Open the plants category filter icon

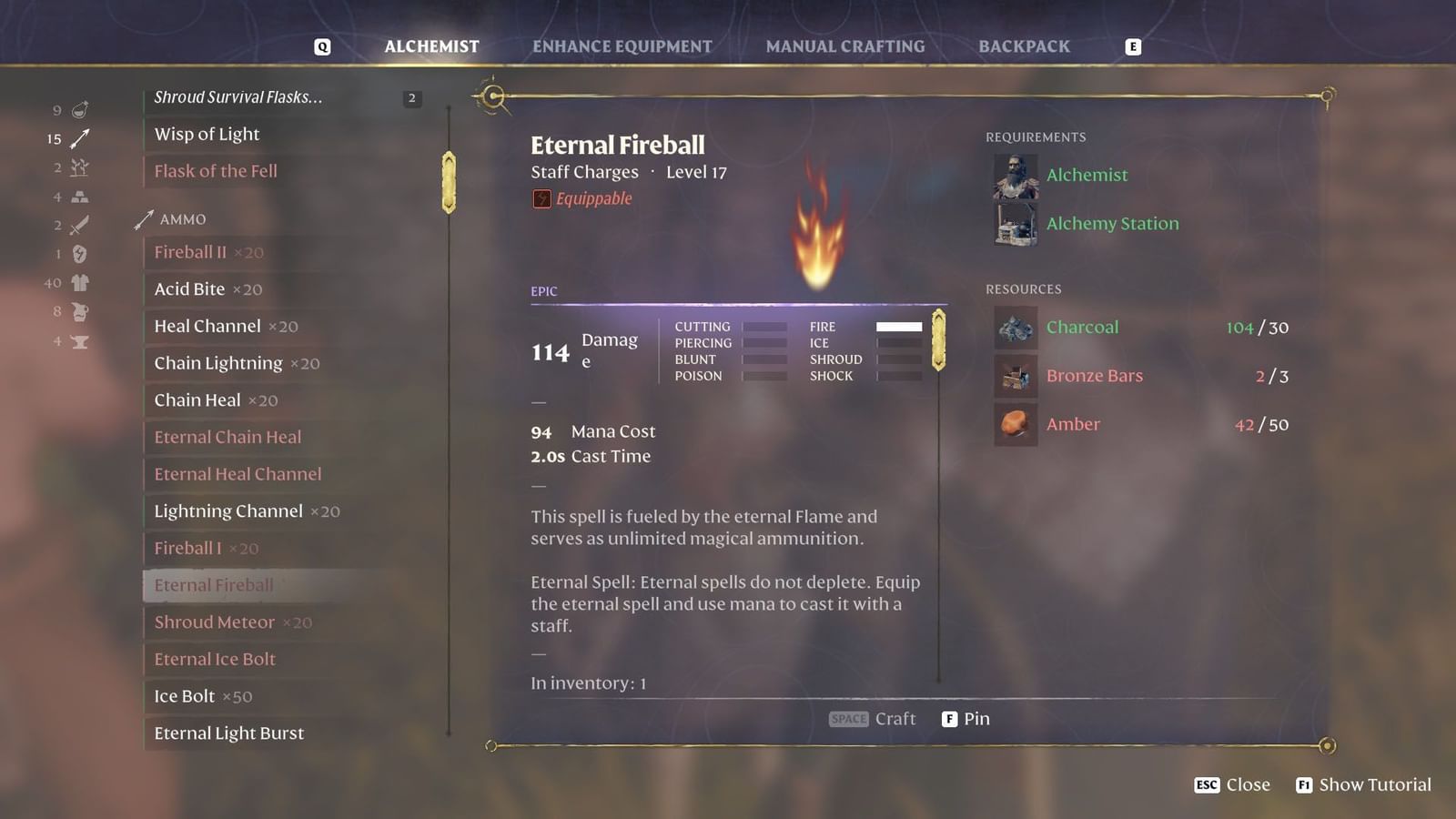[x=80, y=167]
